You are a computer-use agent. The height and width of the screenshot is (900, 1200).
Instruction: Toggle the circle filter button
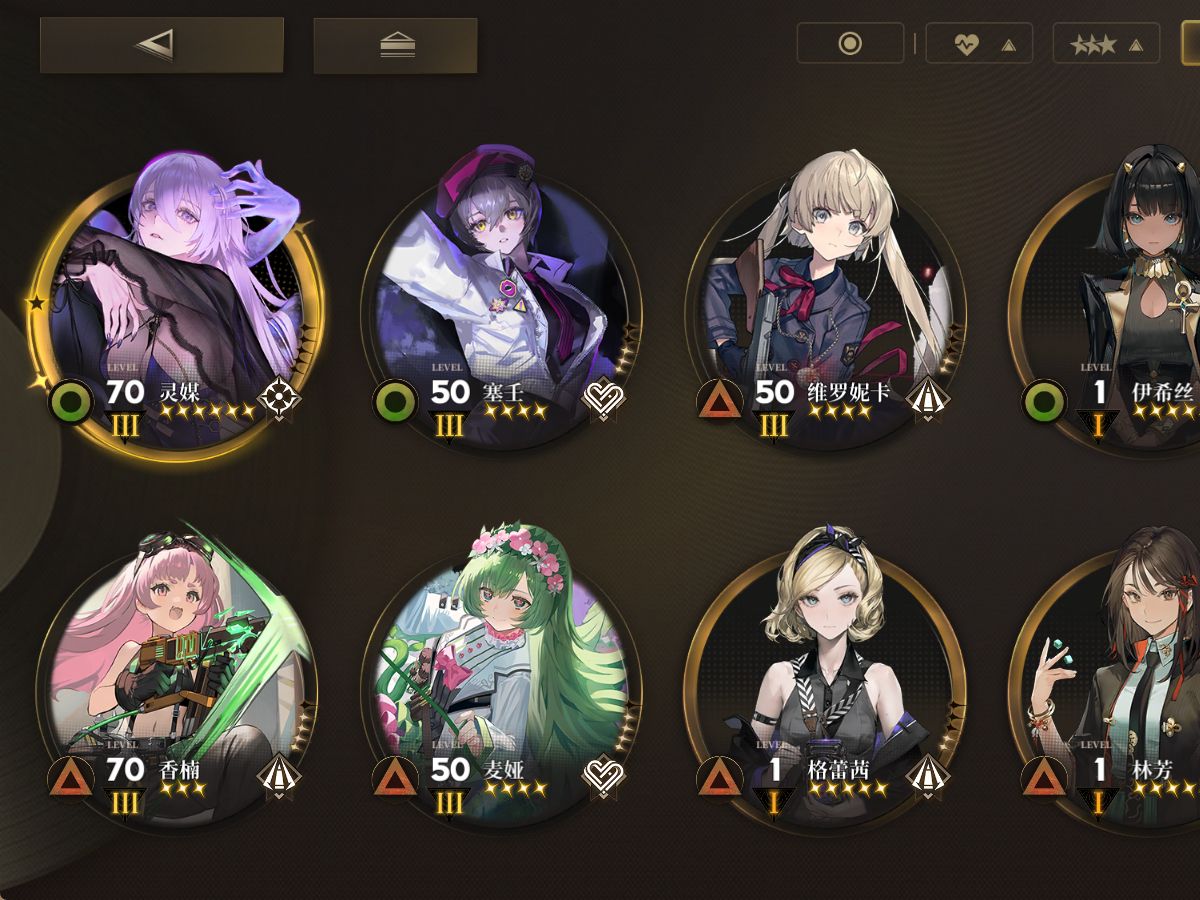[850, 44]
